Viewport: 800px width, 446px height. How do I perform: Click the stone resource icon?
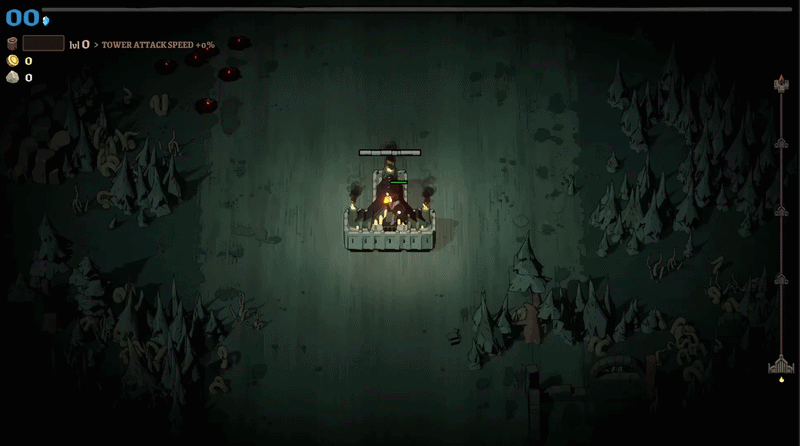point(13,77)
